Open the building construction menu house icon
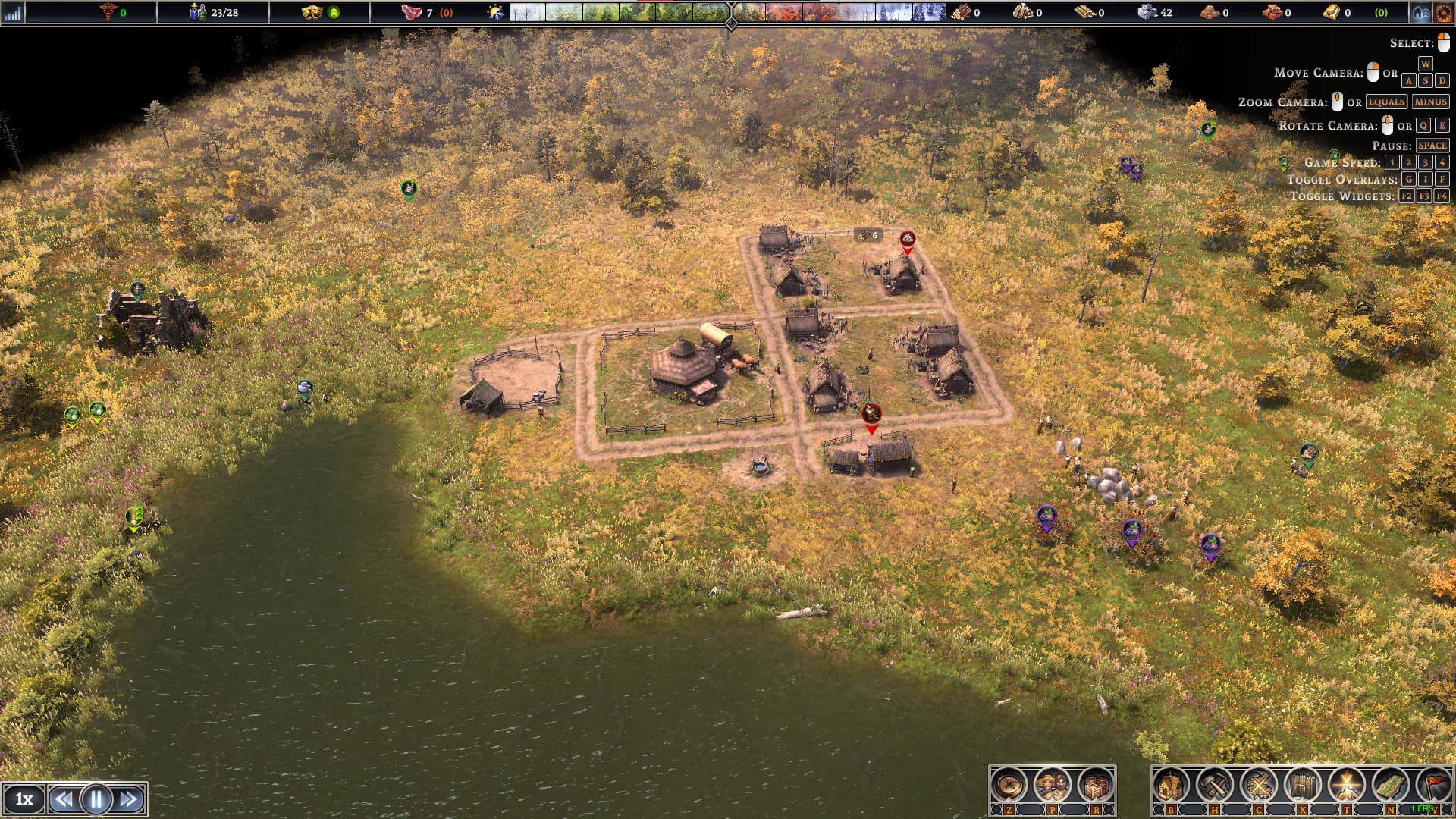The width and height of the screenshot is (1456, 819). coord(1172,786)
